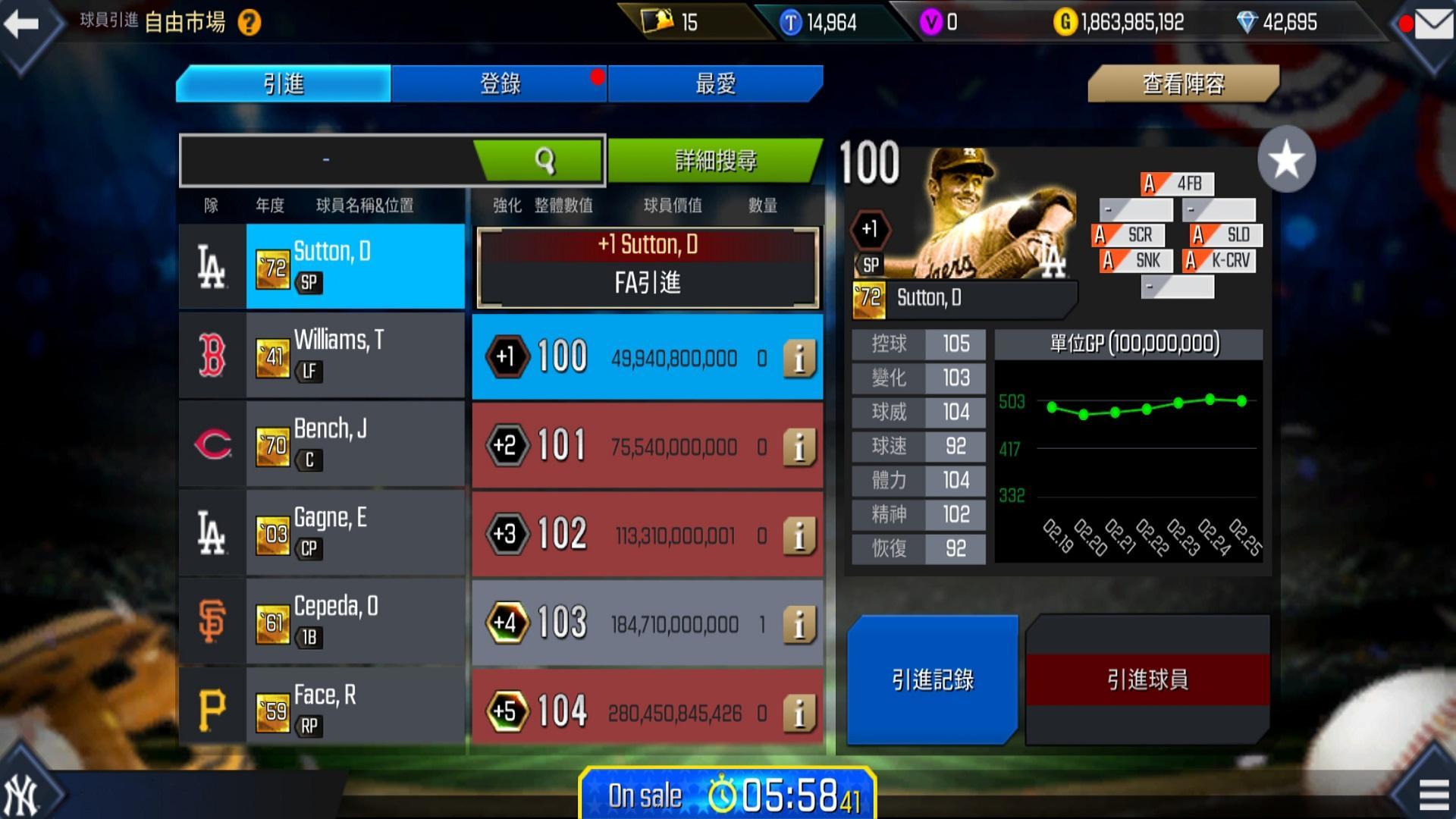Click inside the search input field

coord(326,160)
